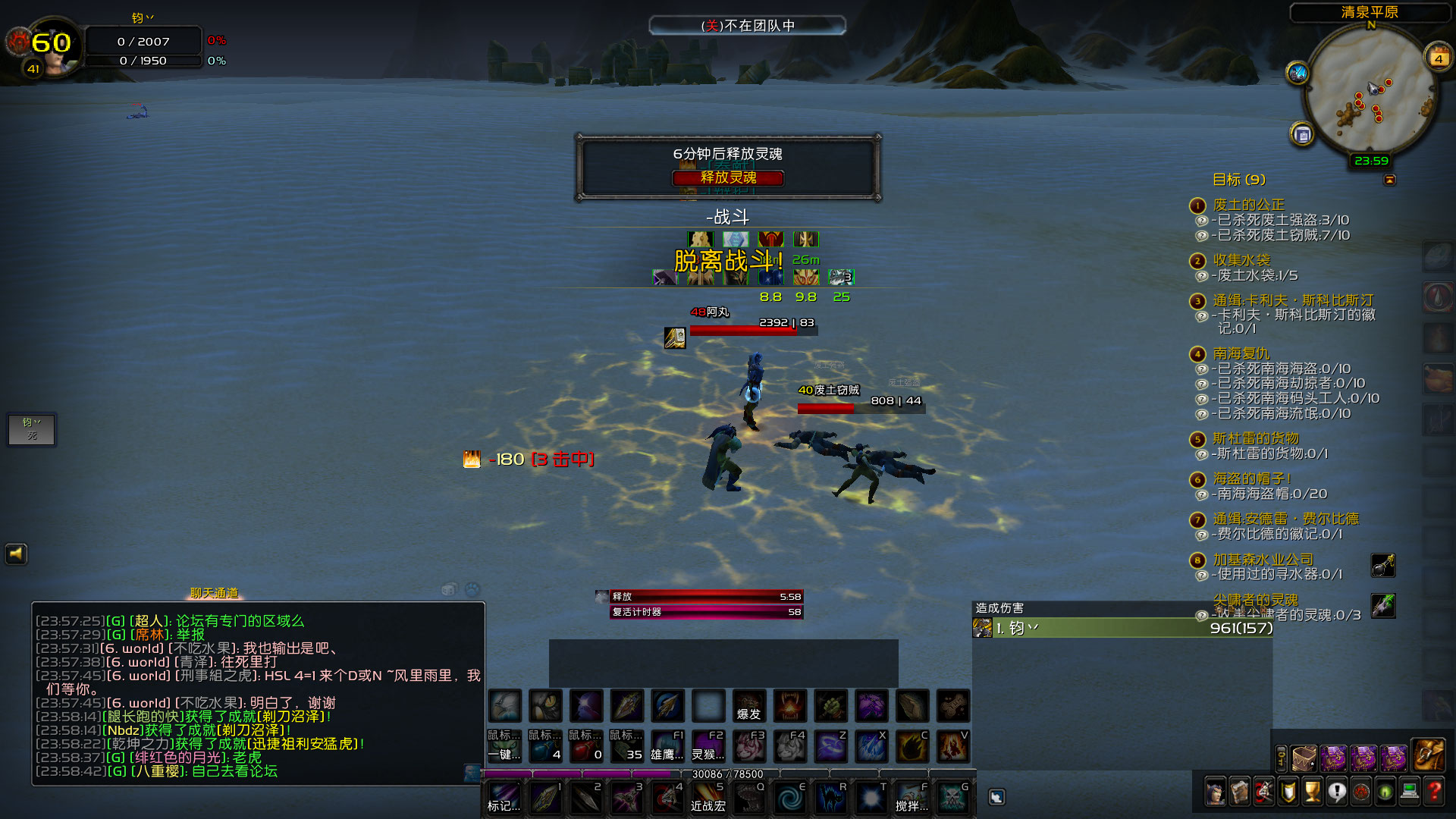This screenshot has height=819, width=1456.
Task: Toggle the (关)不在团队中 raid display banner
Action: click(x=747, y=25)
